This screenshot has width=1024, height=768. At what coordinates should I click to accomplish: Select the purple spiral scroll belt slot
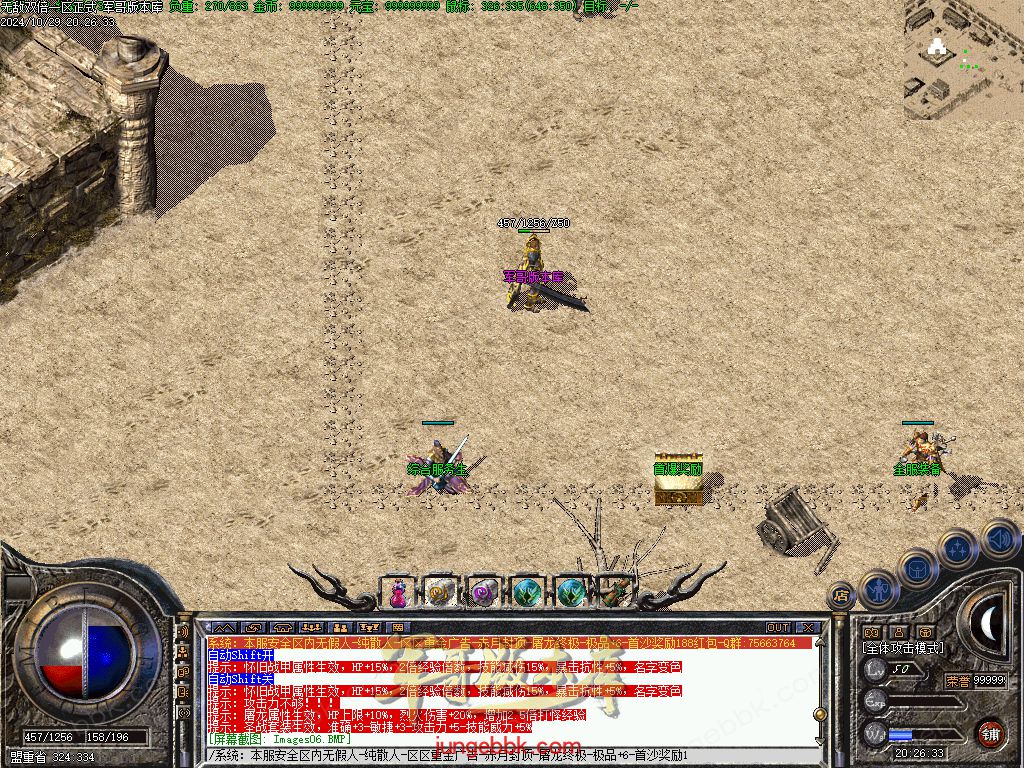pos(484,593)
